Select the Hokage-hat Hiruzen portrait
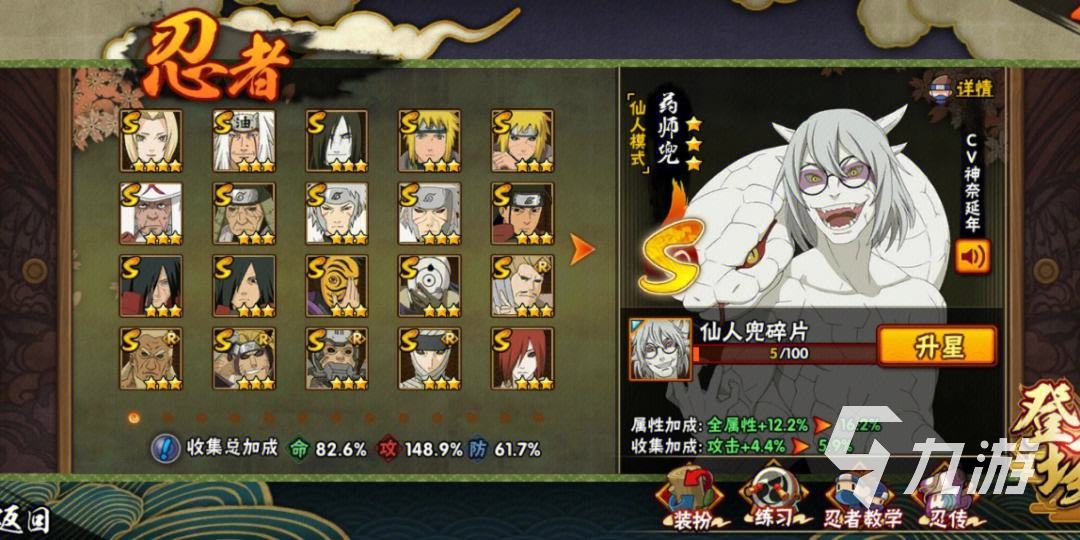This screenshot has width=1080, height=540. pyautogui.click(x=150, y=213)
